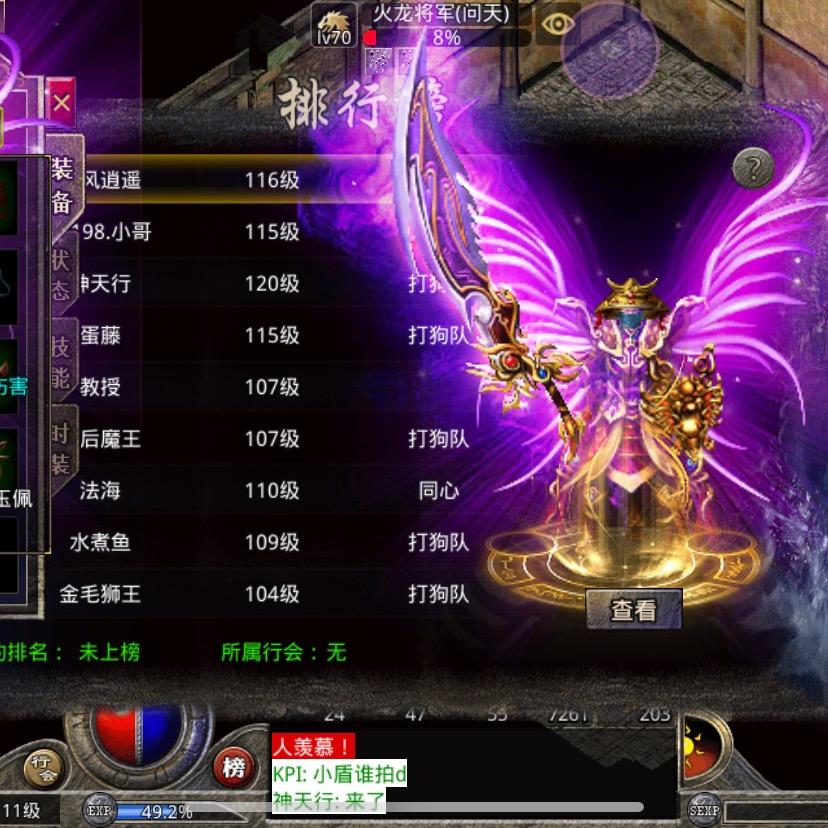Show the 时装 fashion tab
Viewport: 828px width, 828px height.
(x=62, y=446)
